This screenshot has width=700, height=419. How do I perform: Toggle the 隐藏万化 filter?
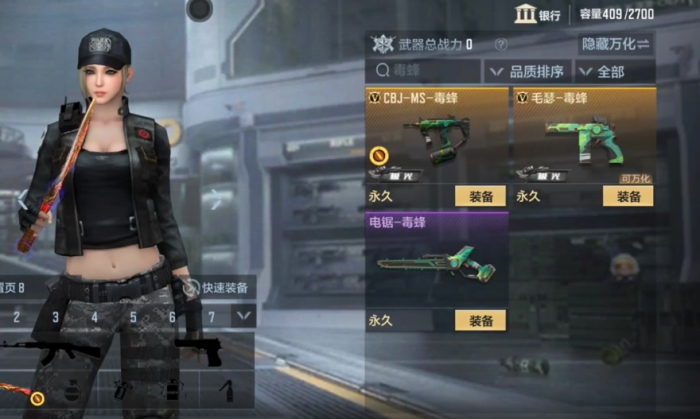coord(615,45)
